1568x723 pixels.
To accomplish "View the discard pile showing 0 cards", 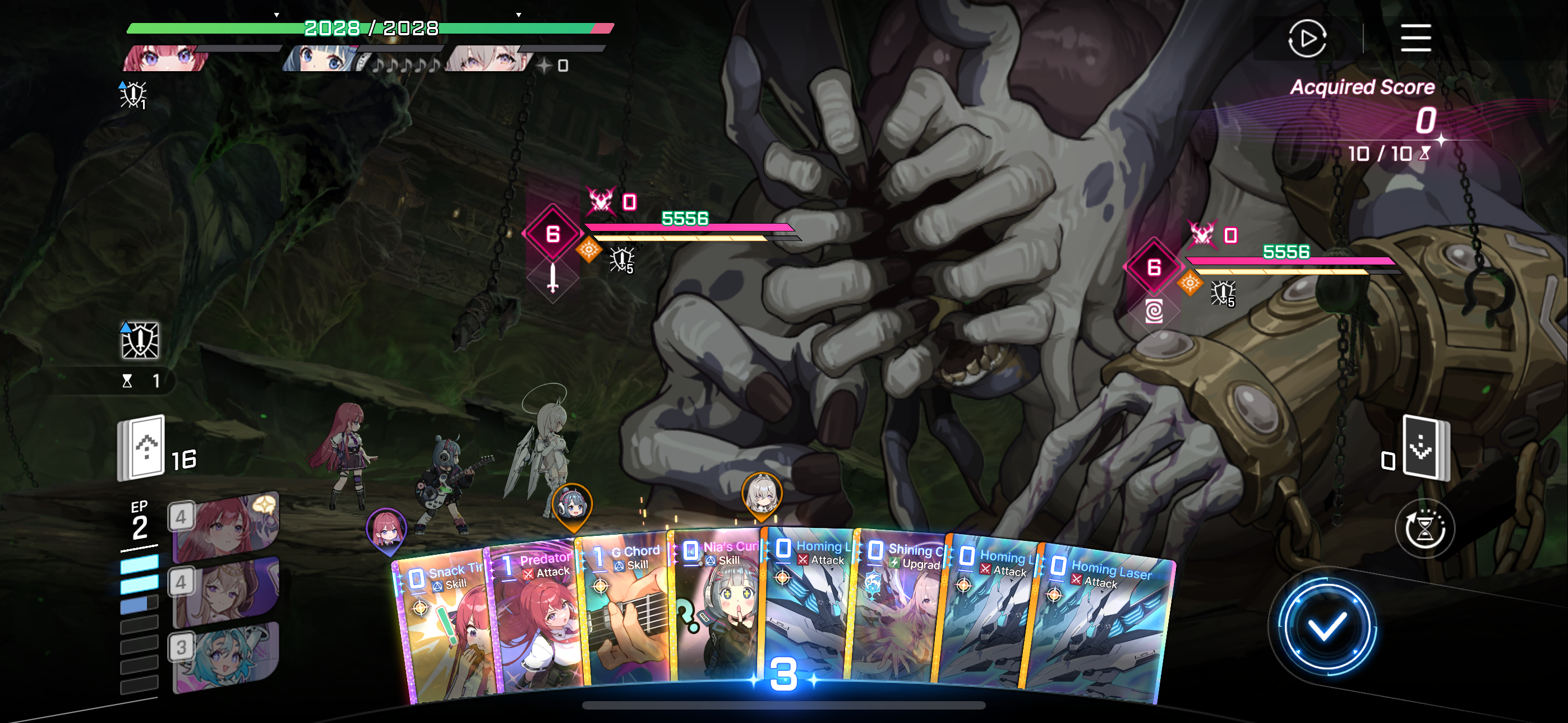I will coord(1424,447).
